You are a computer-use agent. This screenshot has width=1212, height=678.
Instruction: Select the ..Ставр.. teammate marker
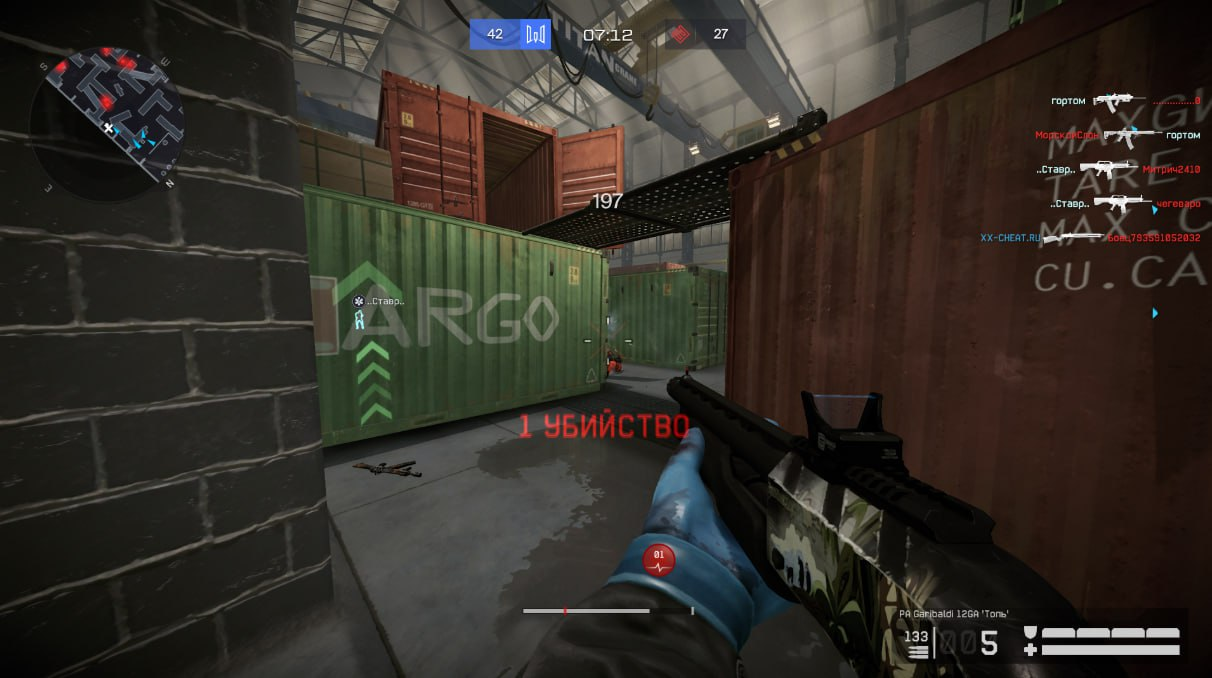pos(379,301)
